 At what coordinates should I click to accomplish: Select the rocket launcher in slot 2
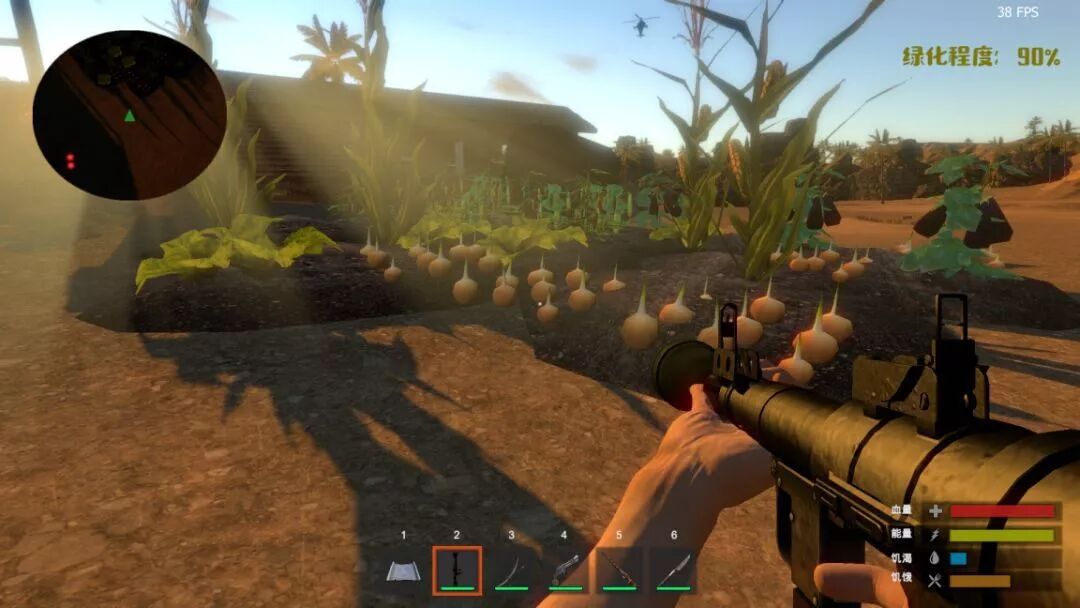point(457,571)
